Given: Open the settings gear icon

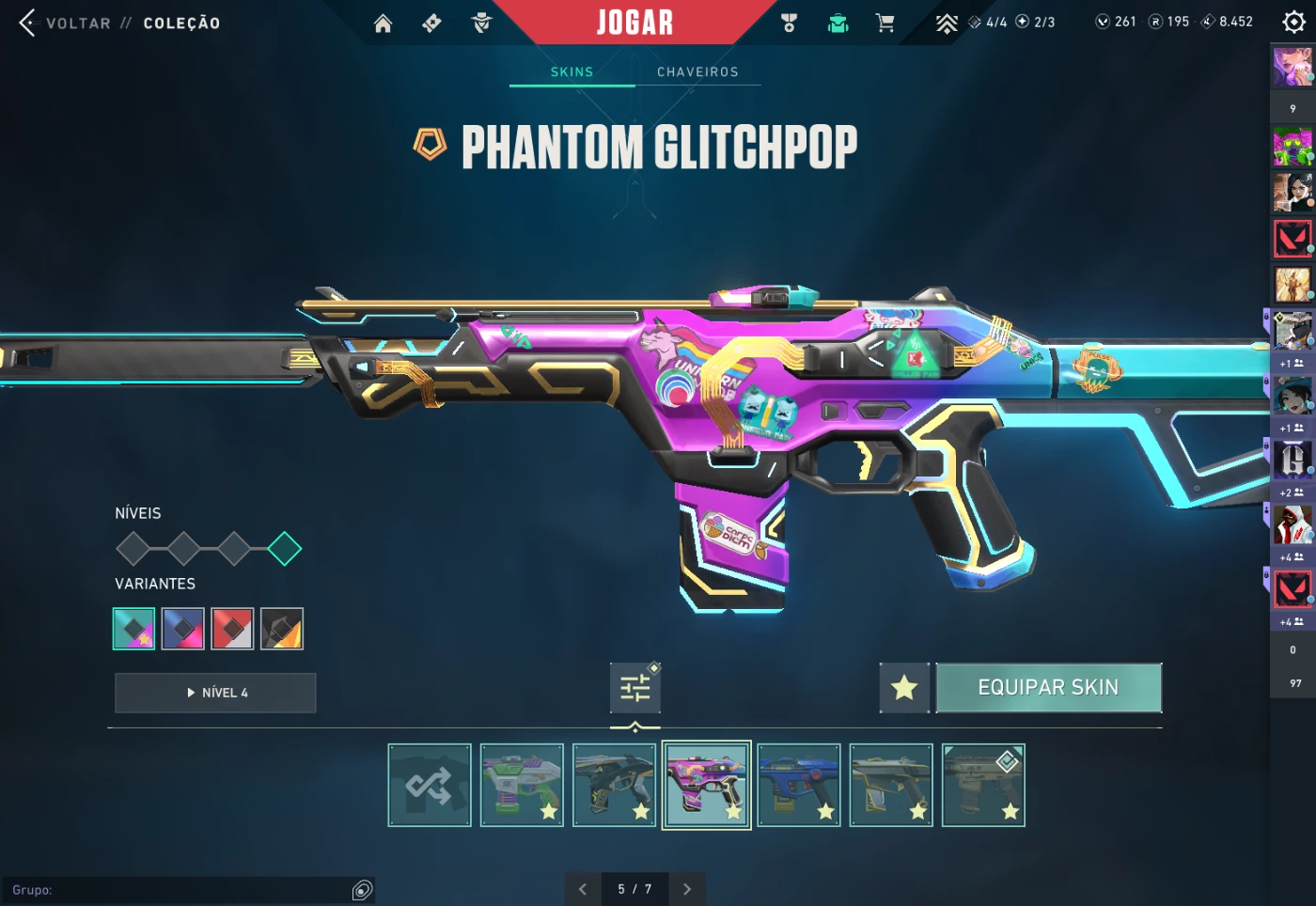Looking at the screenshot, I should pyautogui.click(x=1293, y=23).
